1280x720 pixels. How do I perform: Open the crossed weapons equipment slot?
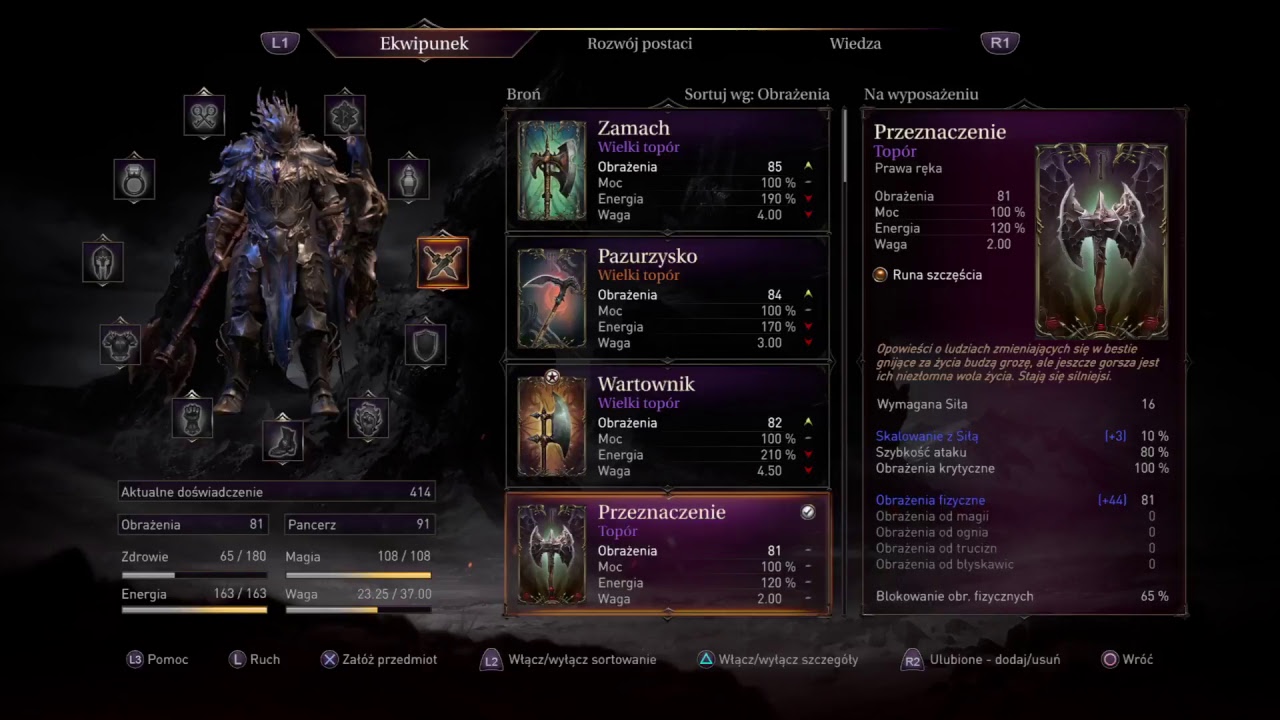click(442, 263)
